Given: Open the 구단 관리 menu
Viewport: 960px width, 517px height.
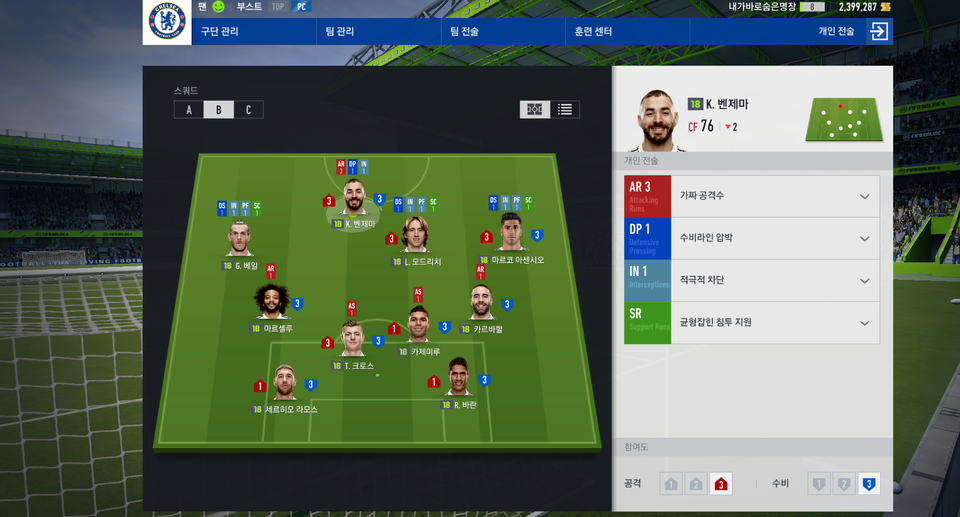Looking at the screenshot, I should tap(222, 32).
